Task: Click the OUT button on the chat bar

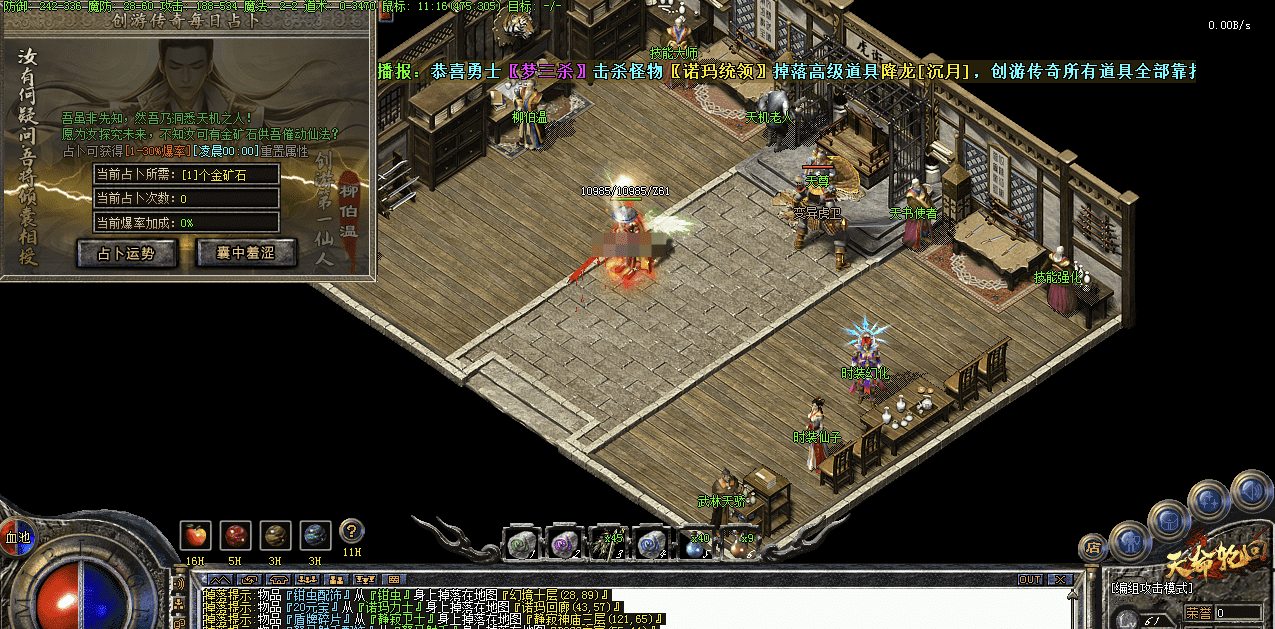Action: (1030, 579)
